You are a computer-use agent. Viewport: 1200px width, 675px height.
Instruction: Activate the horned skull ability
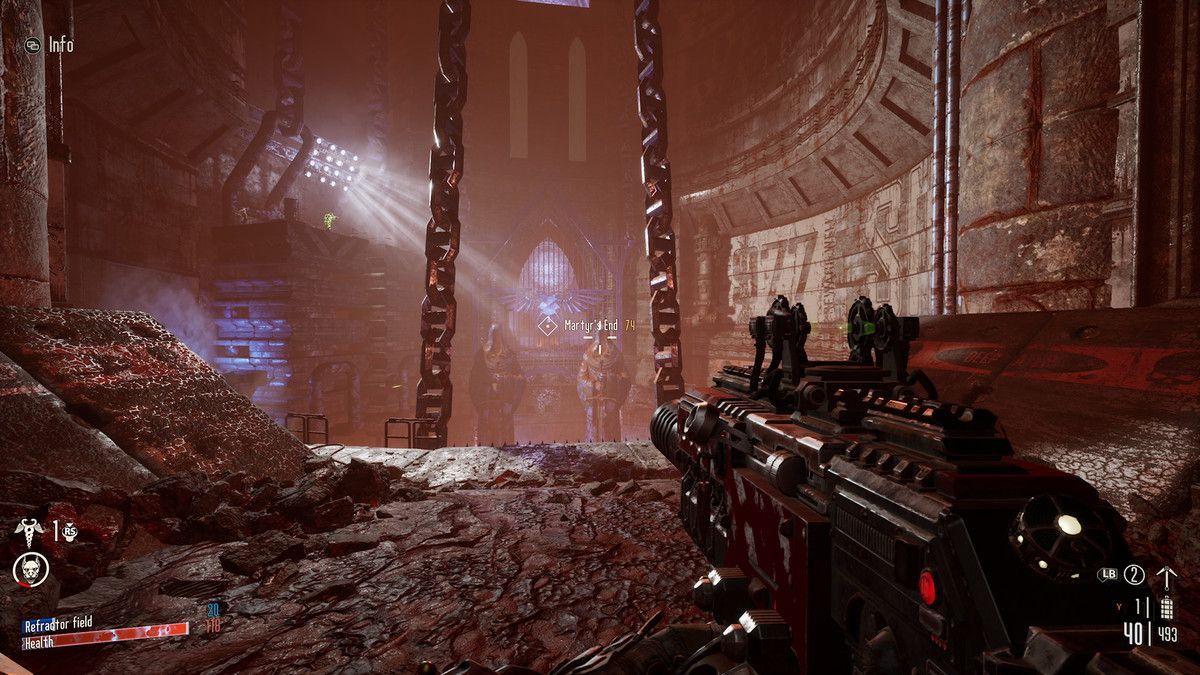[x=30, y=569]
